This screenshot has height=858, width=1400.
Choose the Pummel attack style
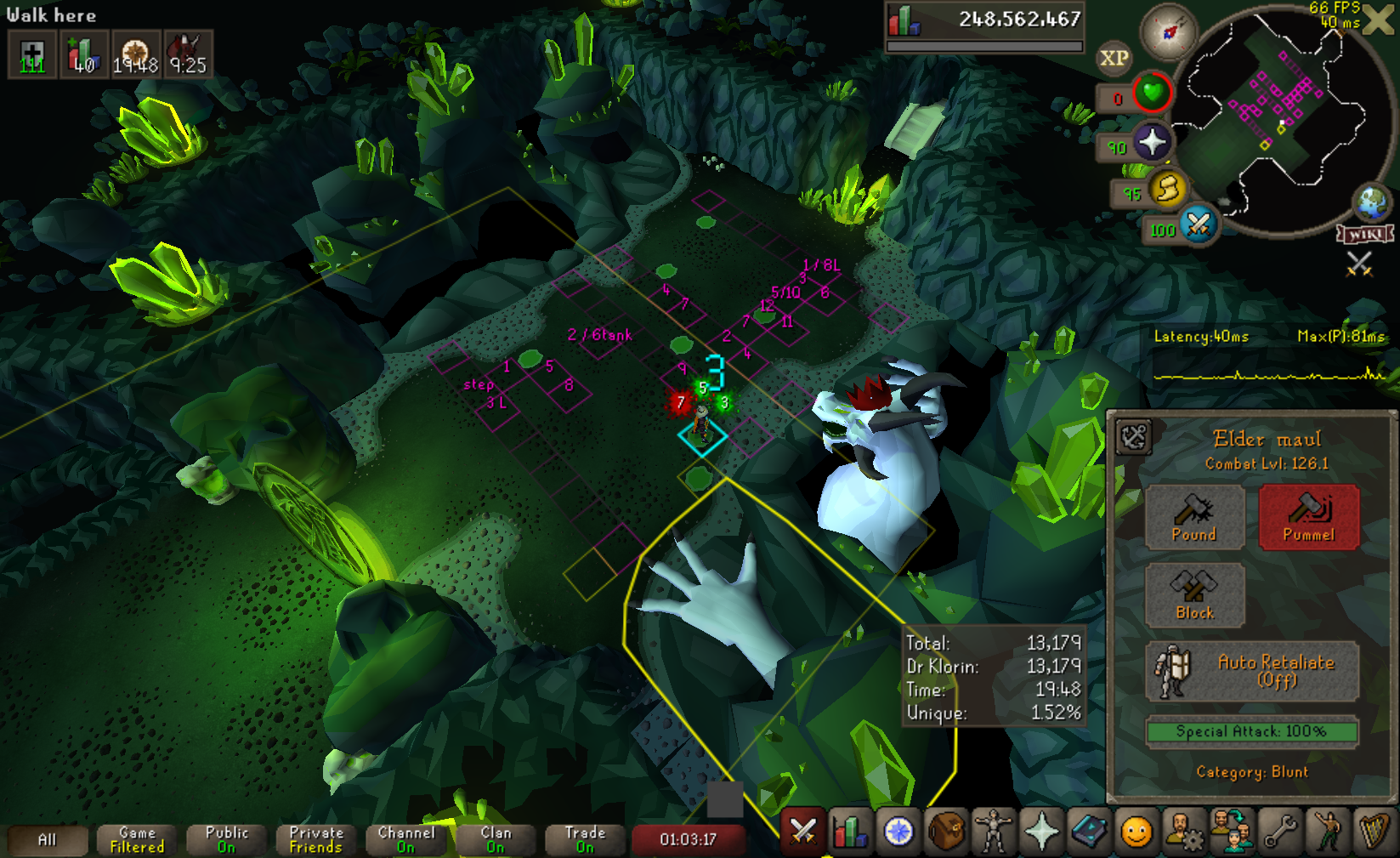tap(1308, 516)
